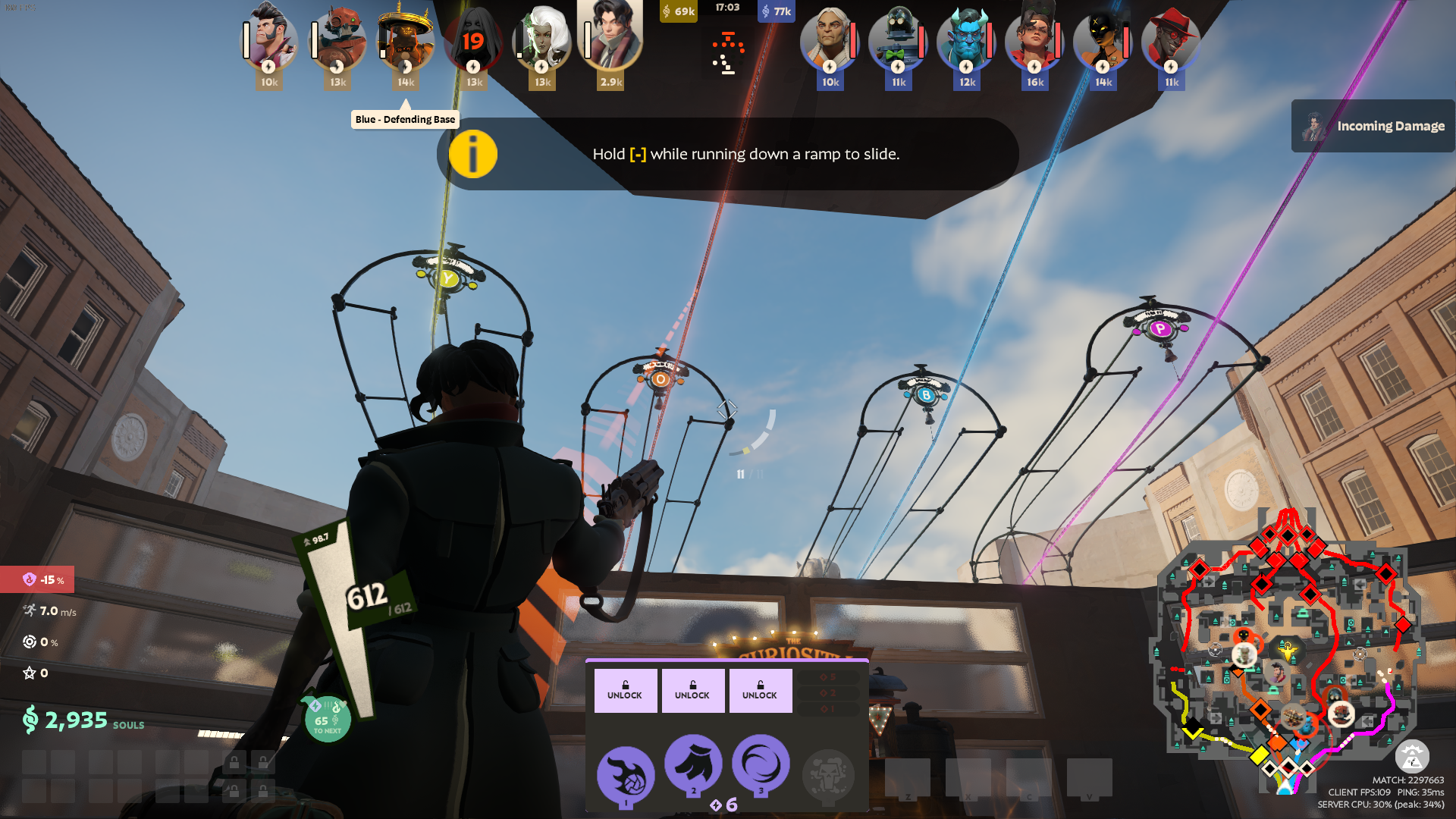This screenshot has height=819, width=1456.
Task: Activate the cloak ability icon
Action: point(693,763)
